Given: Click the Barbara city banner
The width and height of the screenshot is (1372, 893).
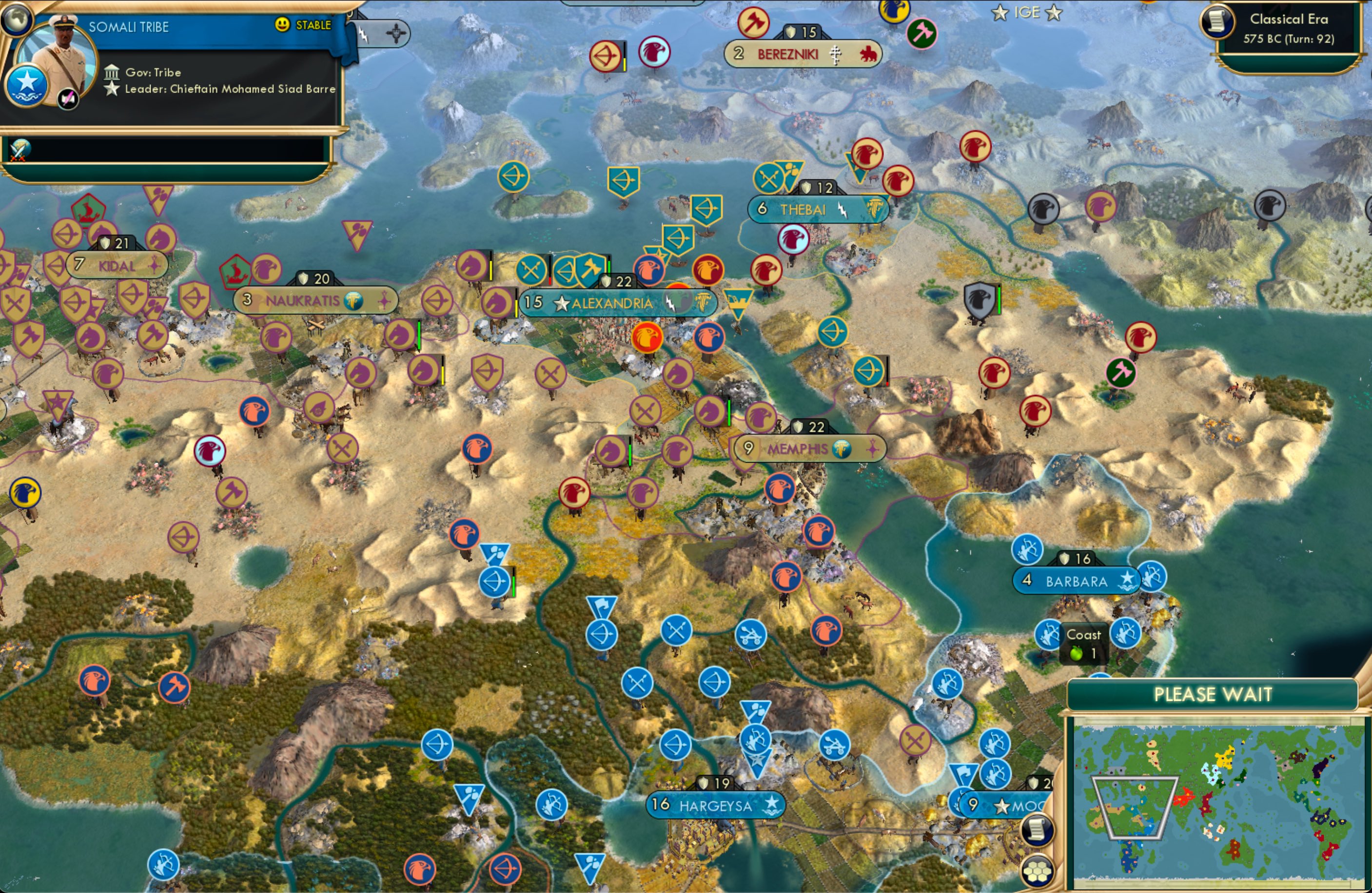Looking at the screenshot, I should tap(1077, 581).
